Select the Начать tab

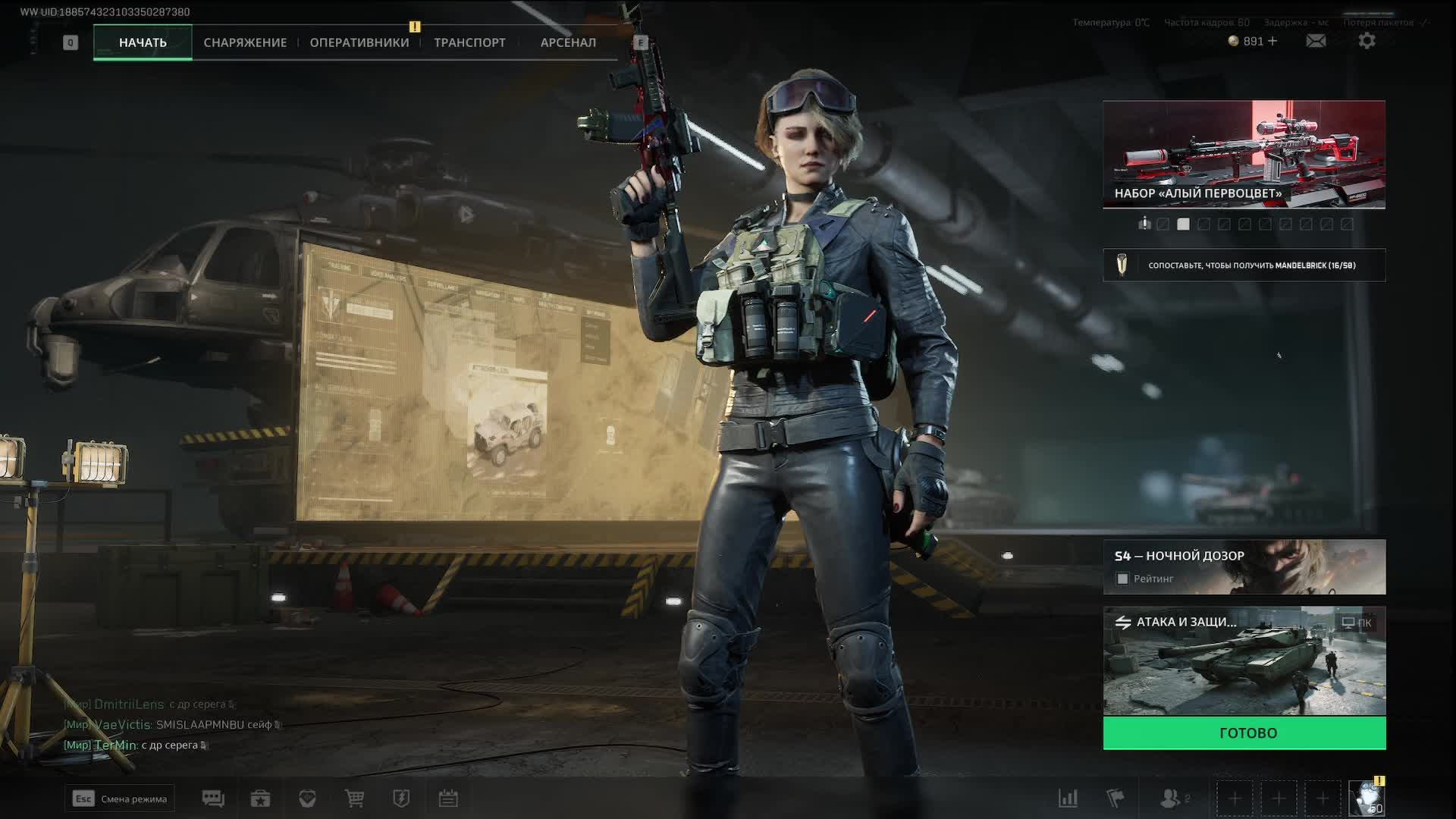[x=143, y=42]
